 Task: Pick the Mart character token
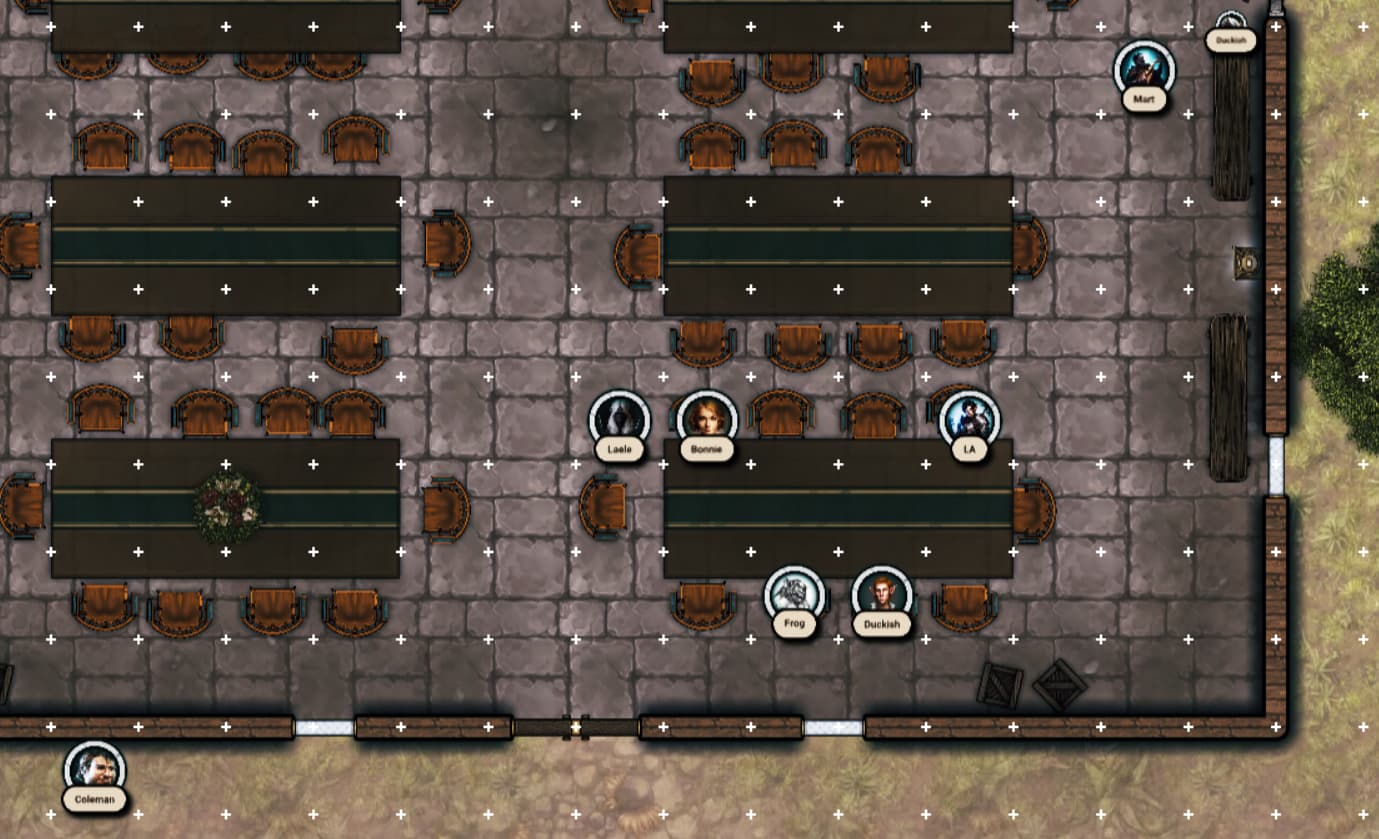(1144, 69)
